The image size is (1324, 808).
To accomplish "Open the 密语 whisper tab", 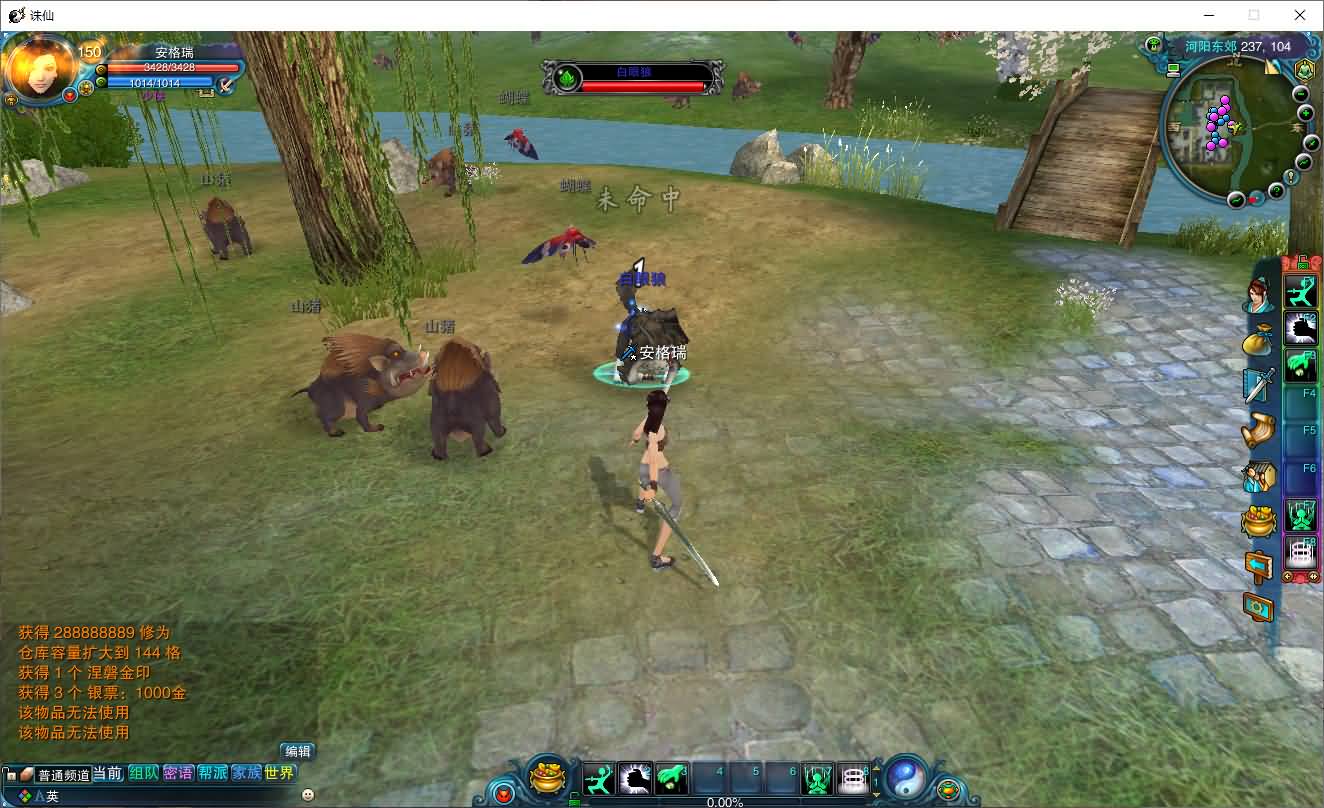I will click(x=178, y=773).
